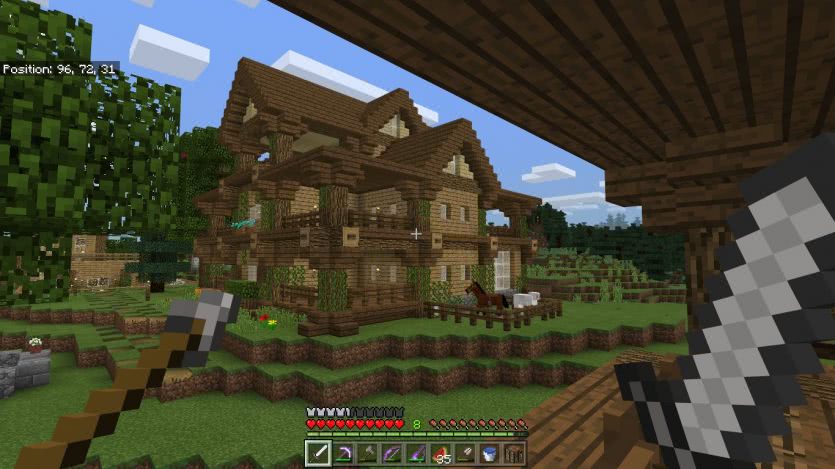Screen dimensions: 835x469
Task: Select the enchanted pickaxe hotbar slot
Action: (343, 455)
